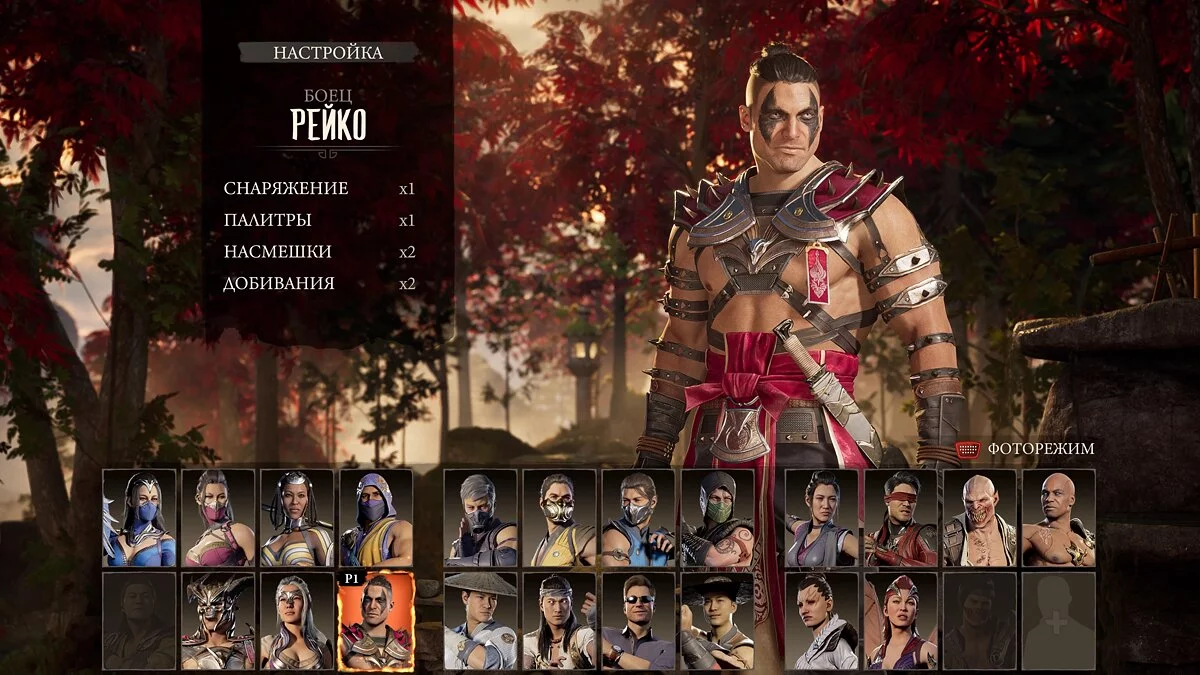Pick Mileena's pink-masked portrait
Screen dimensions: 1200x675
point(218,518)
